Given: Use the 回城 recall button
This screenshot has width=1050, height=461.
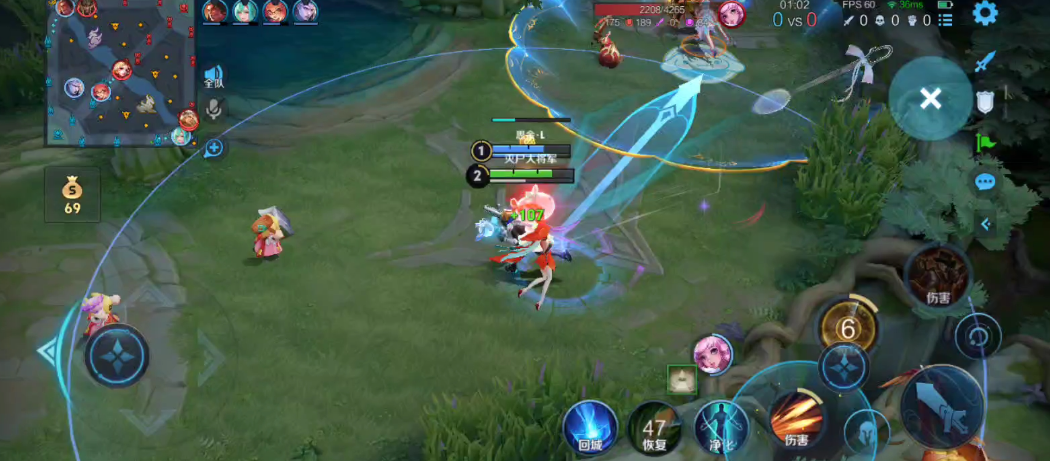Looking at the screenshot, I should [589, 426].
